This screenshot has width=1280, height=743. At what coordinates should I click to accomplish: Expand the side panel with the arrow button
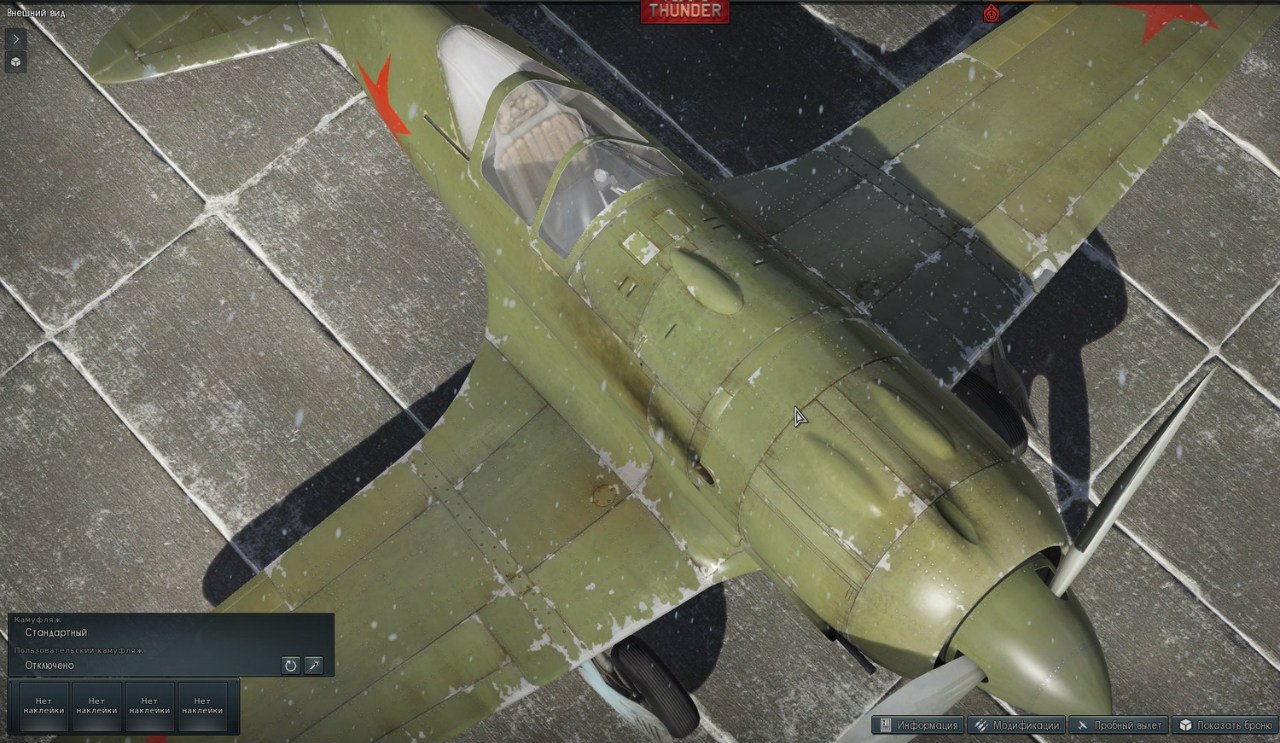(16, 38)
